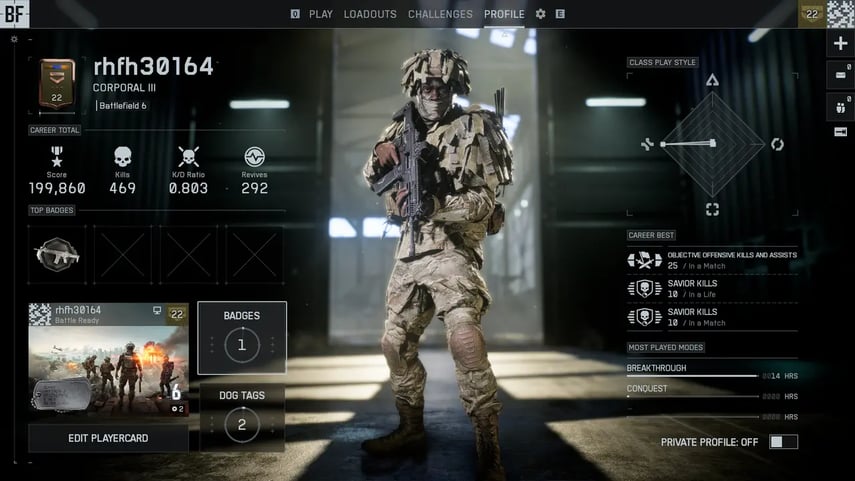Select the Profile tab
This screenshot has width=855, height=481.
(x=504, y=14)
